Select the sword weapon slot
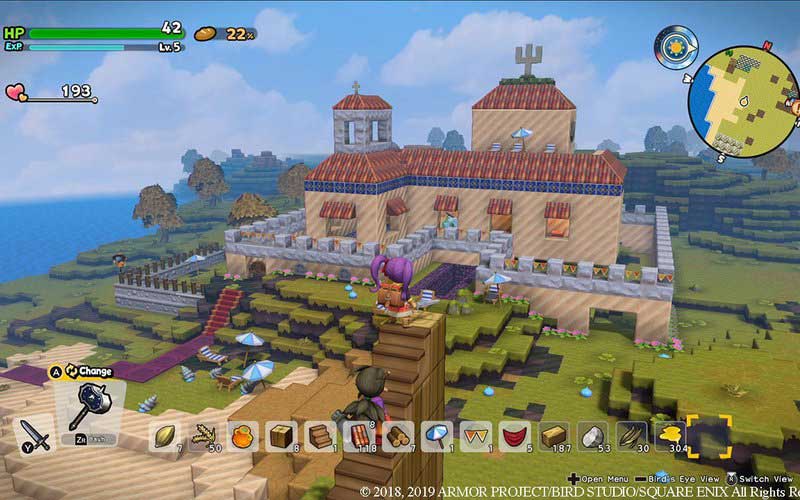 coord(35,433)
